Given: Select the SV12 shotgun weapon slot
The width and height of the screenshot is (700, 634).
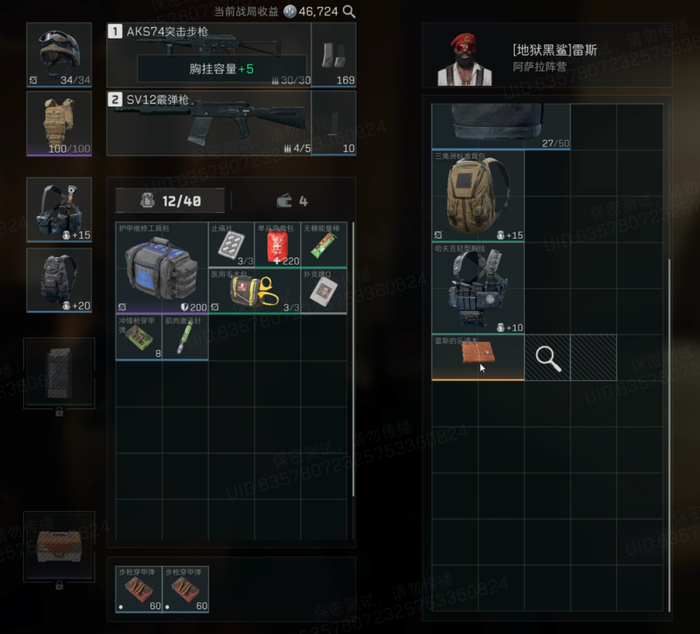Looking at the screenshot, I should click(208, 122).
